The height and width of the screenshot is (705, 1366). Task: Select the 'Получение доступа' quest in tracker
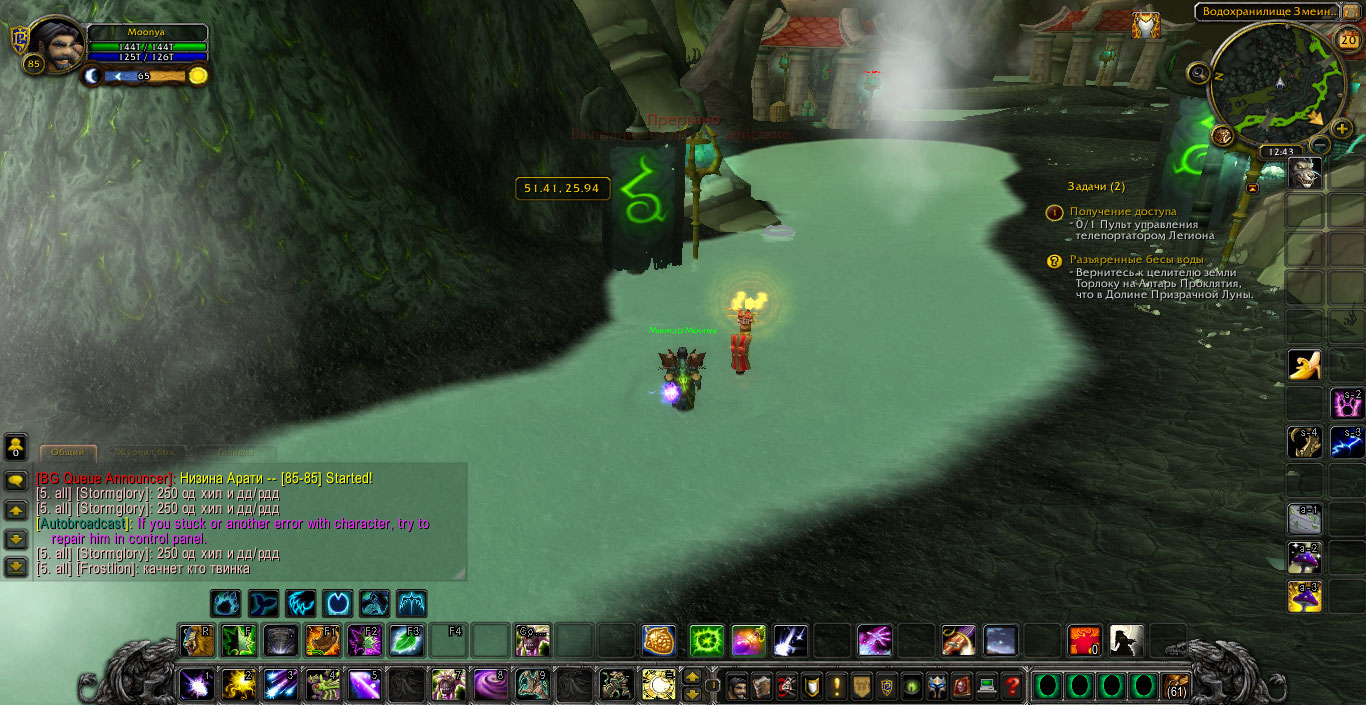click(x=1123, y=212)
